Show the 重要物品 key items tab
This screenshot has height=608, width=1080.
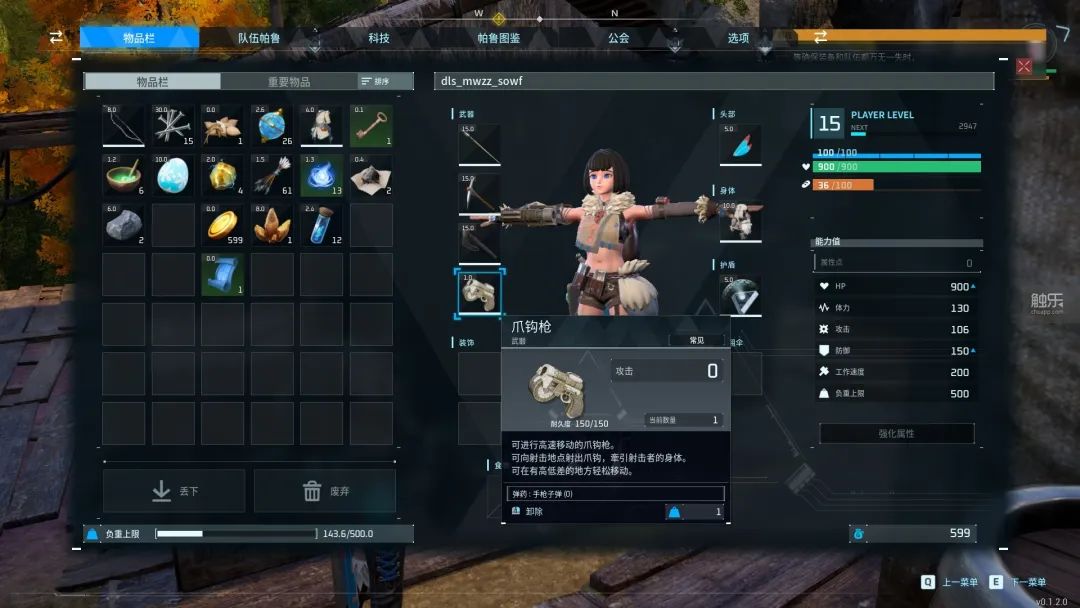[289, 82]
